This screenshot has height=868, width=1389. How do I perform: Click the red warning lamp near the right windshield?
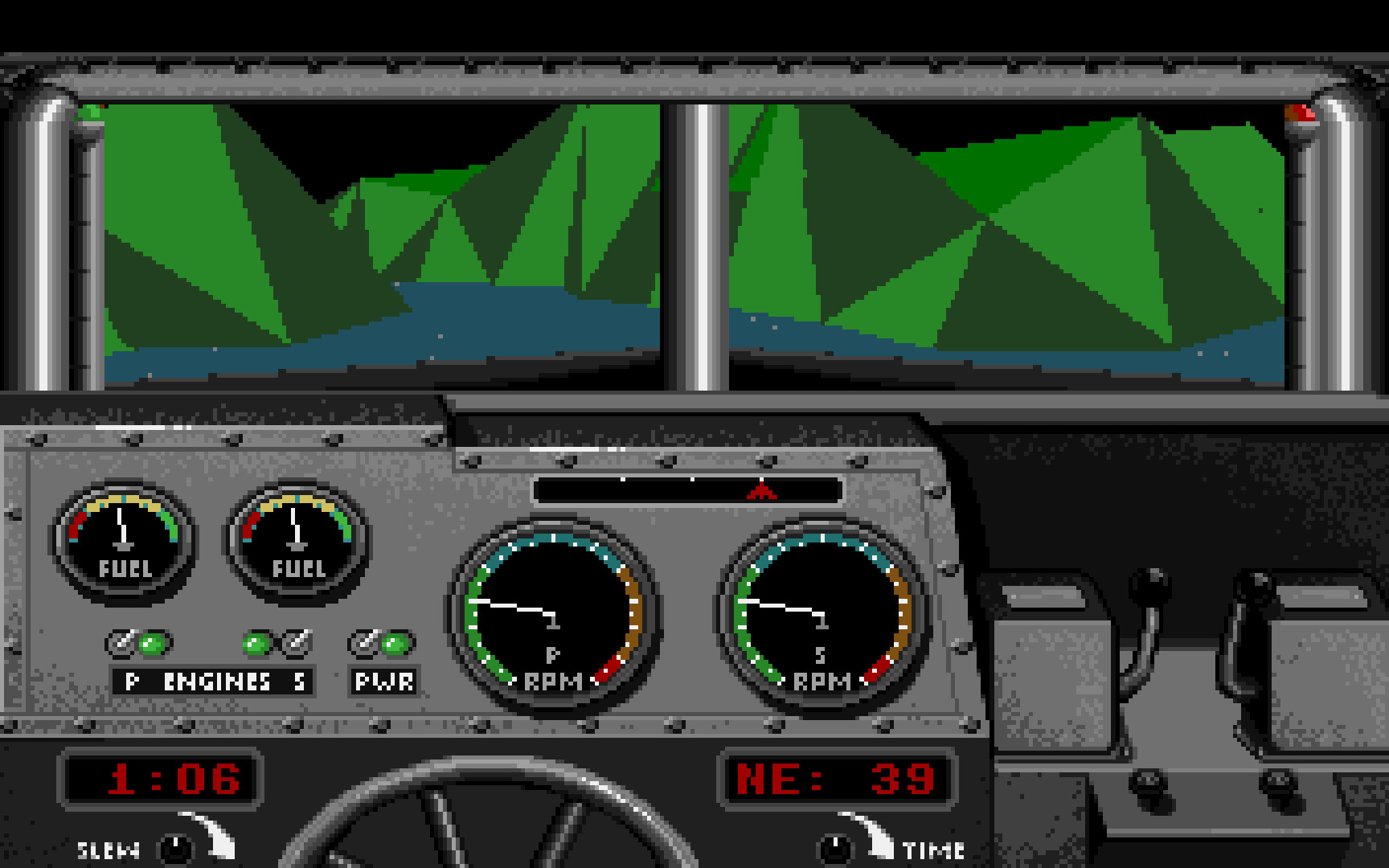[x=1301, y=114]
